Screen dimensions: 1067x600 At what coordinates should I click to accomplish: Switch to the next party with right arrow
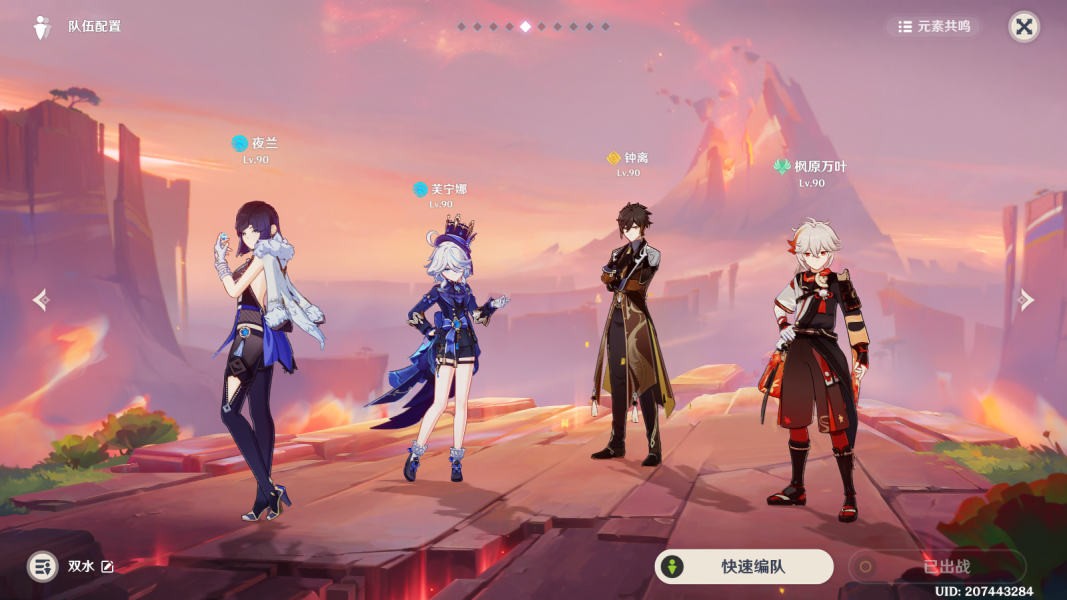click(1026, 300)
